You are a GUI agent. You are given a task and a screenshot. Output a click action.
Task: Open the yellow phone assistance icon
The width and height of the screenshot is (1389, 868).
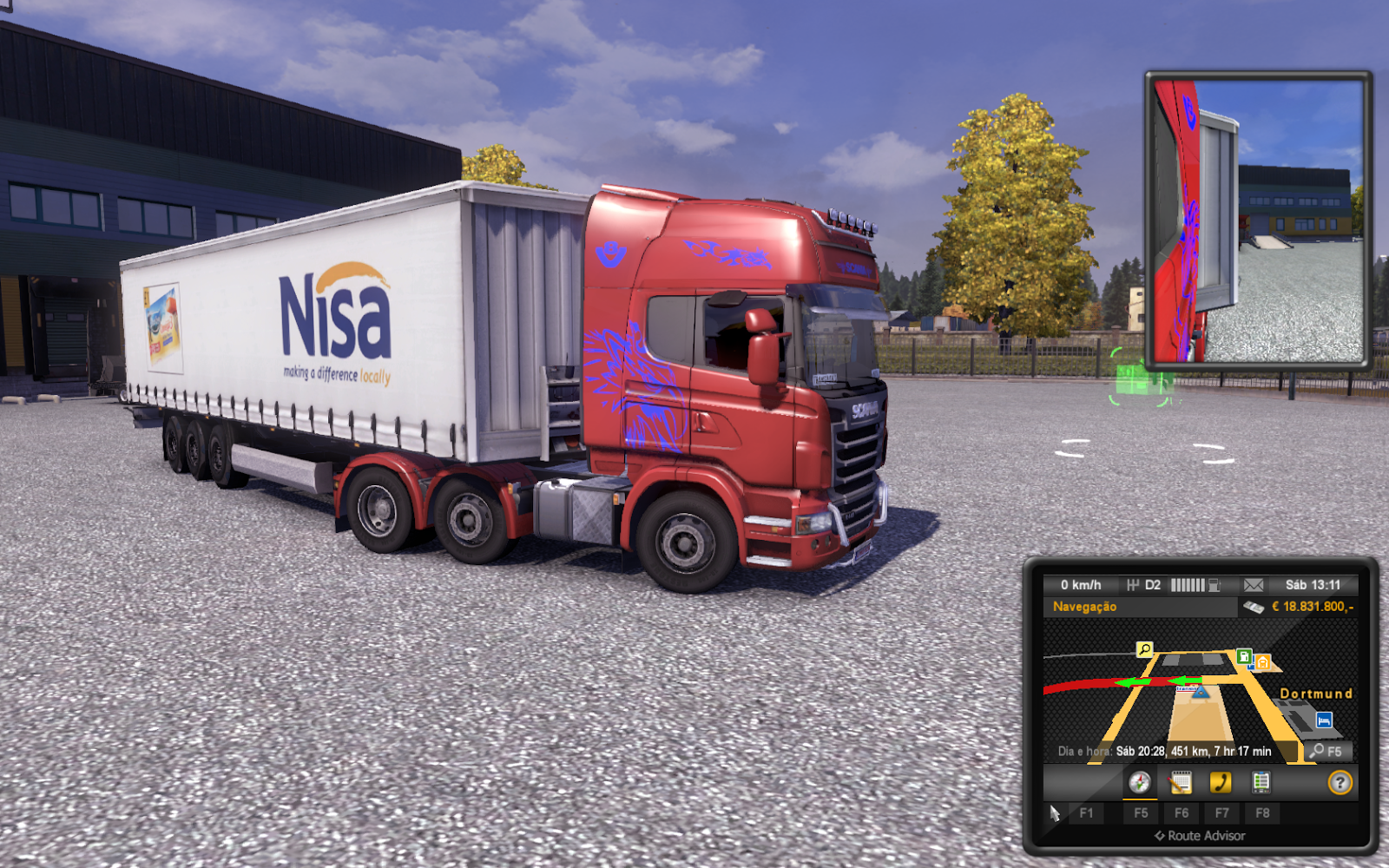coord(1221,782)
